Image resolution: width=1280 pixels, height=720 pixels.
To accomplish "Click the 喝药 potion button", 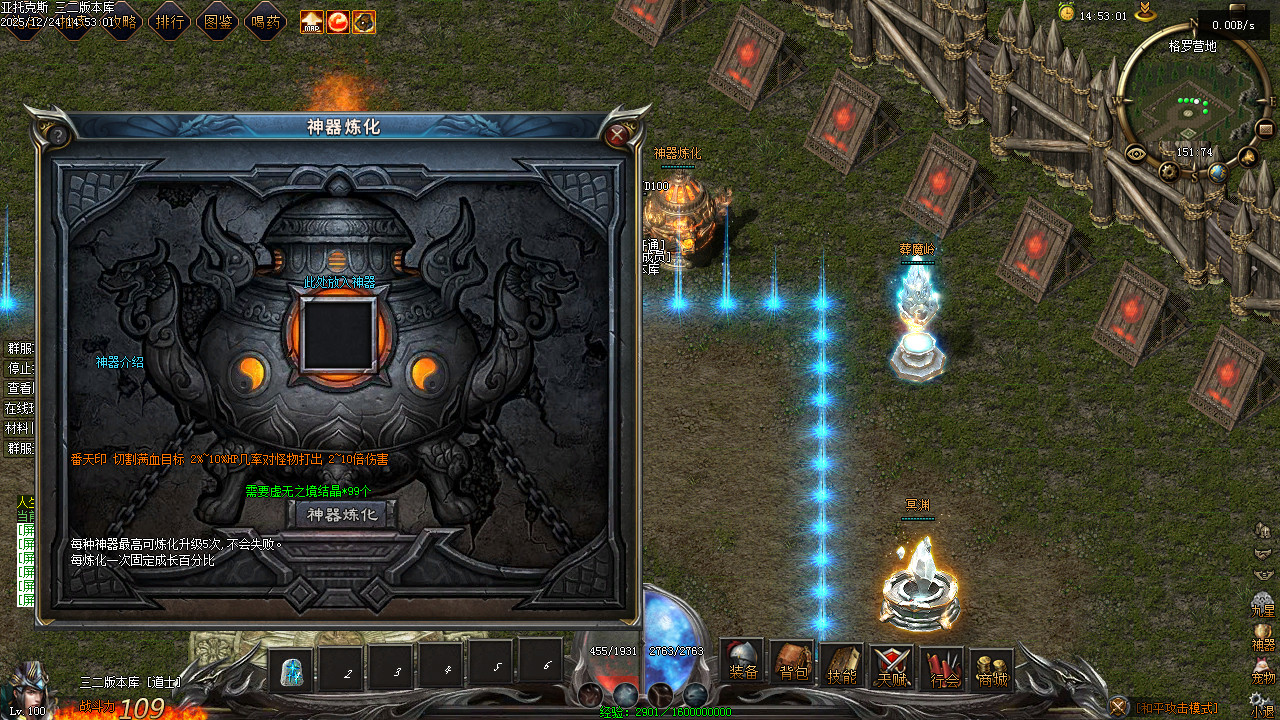I will pyautogui.click(x=265, y=21).
